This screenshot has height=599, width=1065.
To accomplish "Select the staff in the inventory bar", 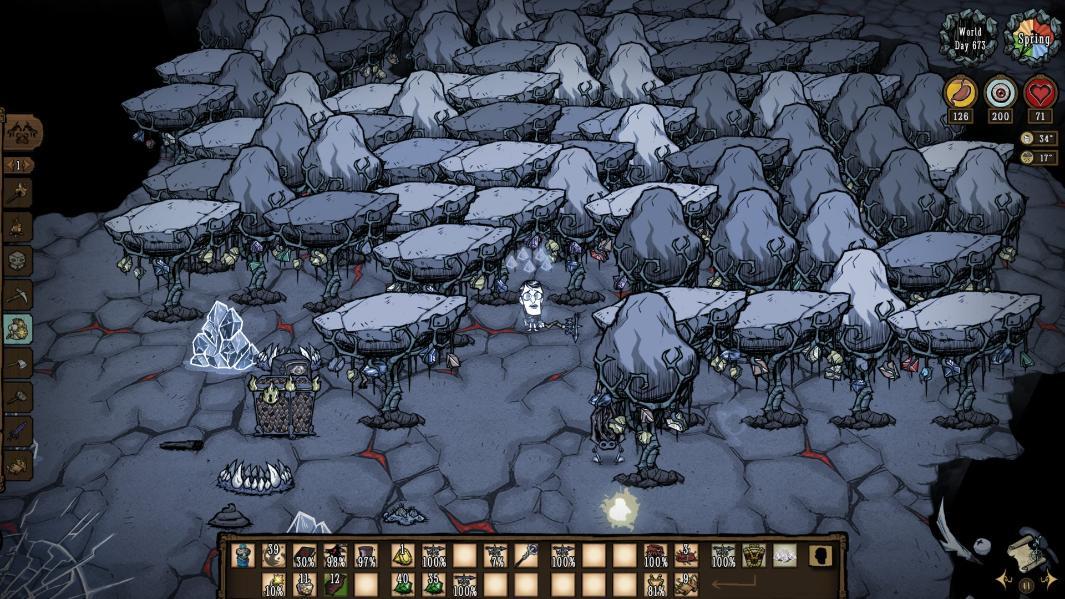I will point(528,555).
